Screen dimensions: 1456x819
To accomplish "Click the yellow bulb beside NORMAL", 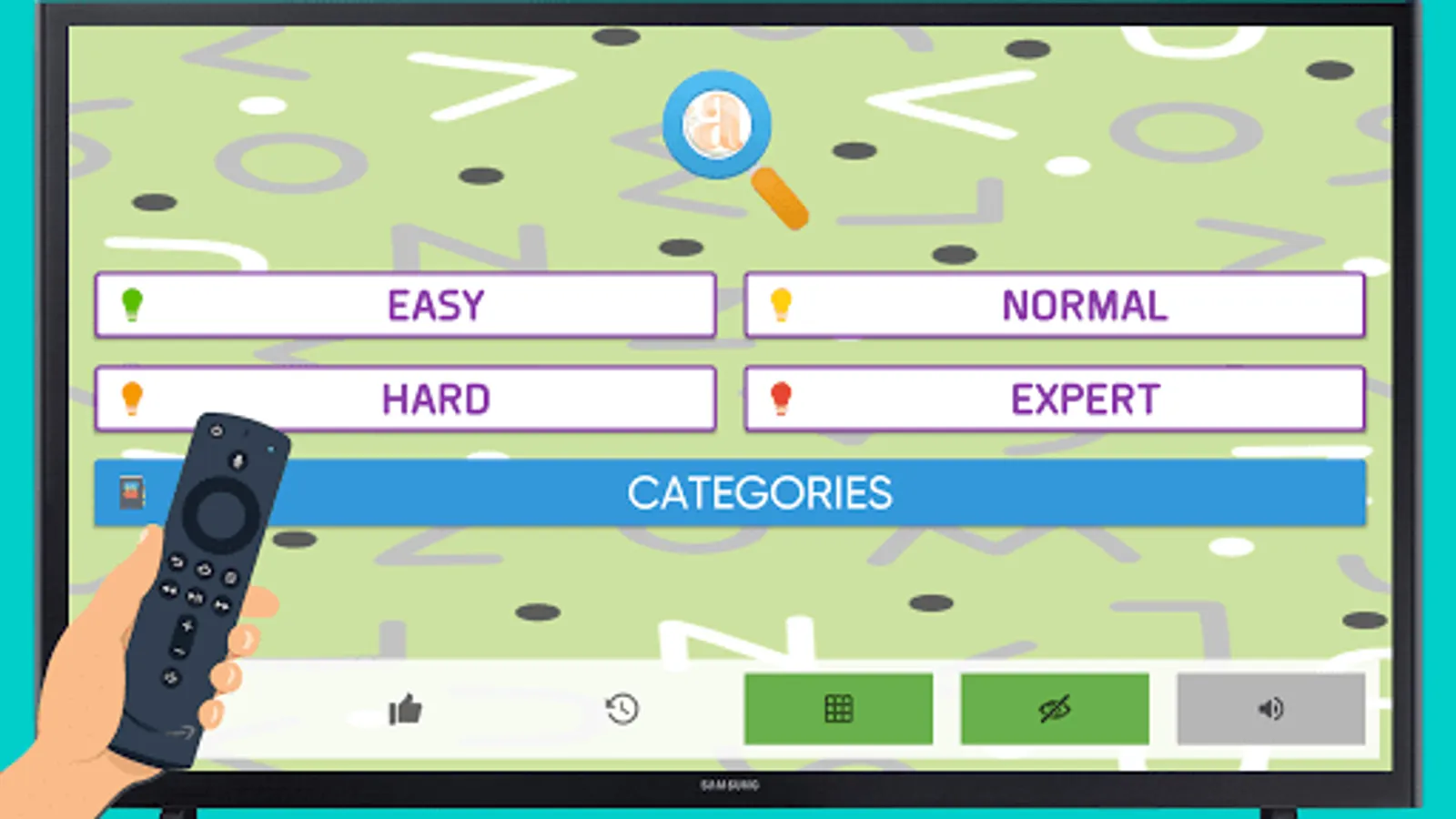I will (780, 305).
